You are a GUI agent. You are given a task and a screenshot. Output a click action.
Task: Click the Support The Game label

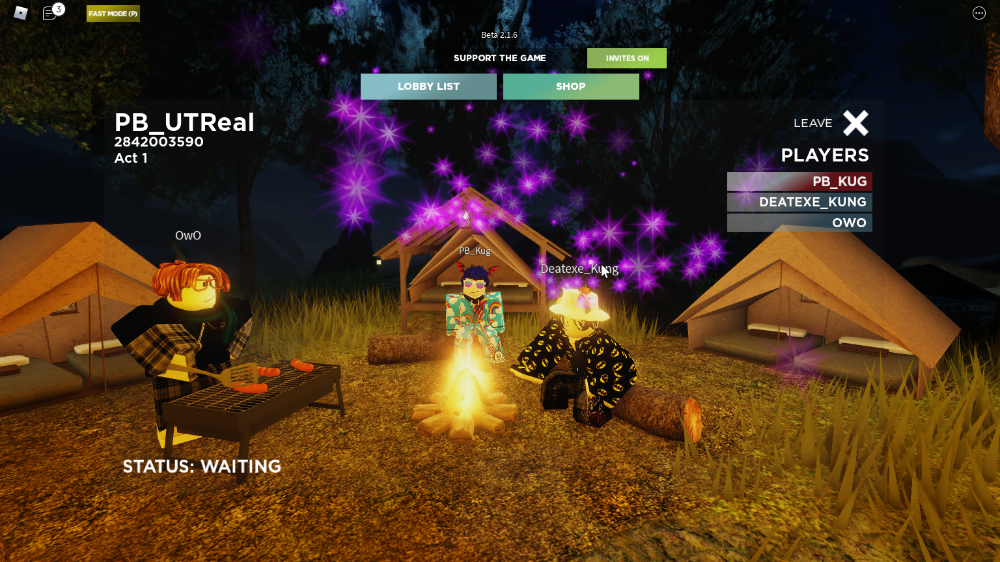[500, 58]
